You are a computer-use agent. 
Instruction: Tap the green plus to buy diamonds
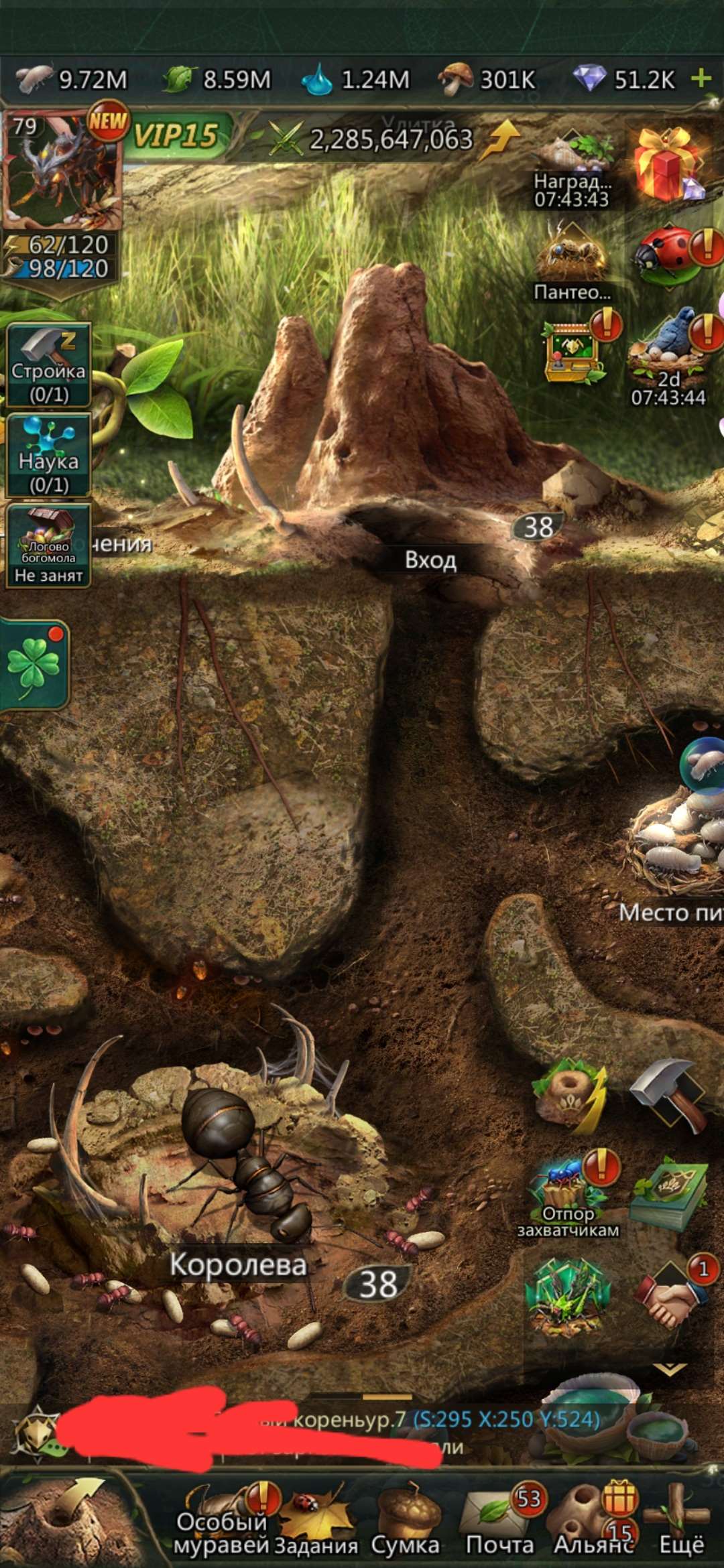701,78
